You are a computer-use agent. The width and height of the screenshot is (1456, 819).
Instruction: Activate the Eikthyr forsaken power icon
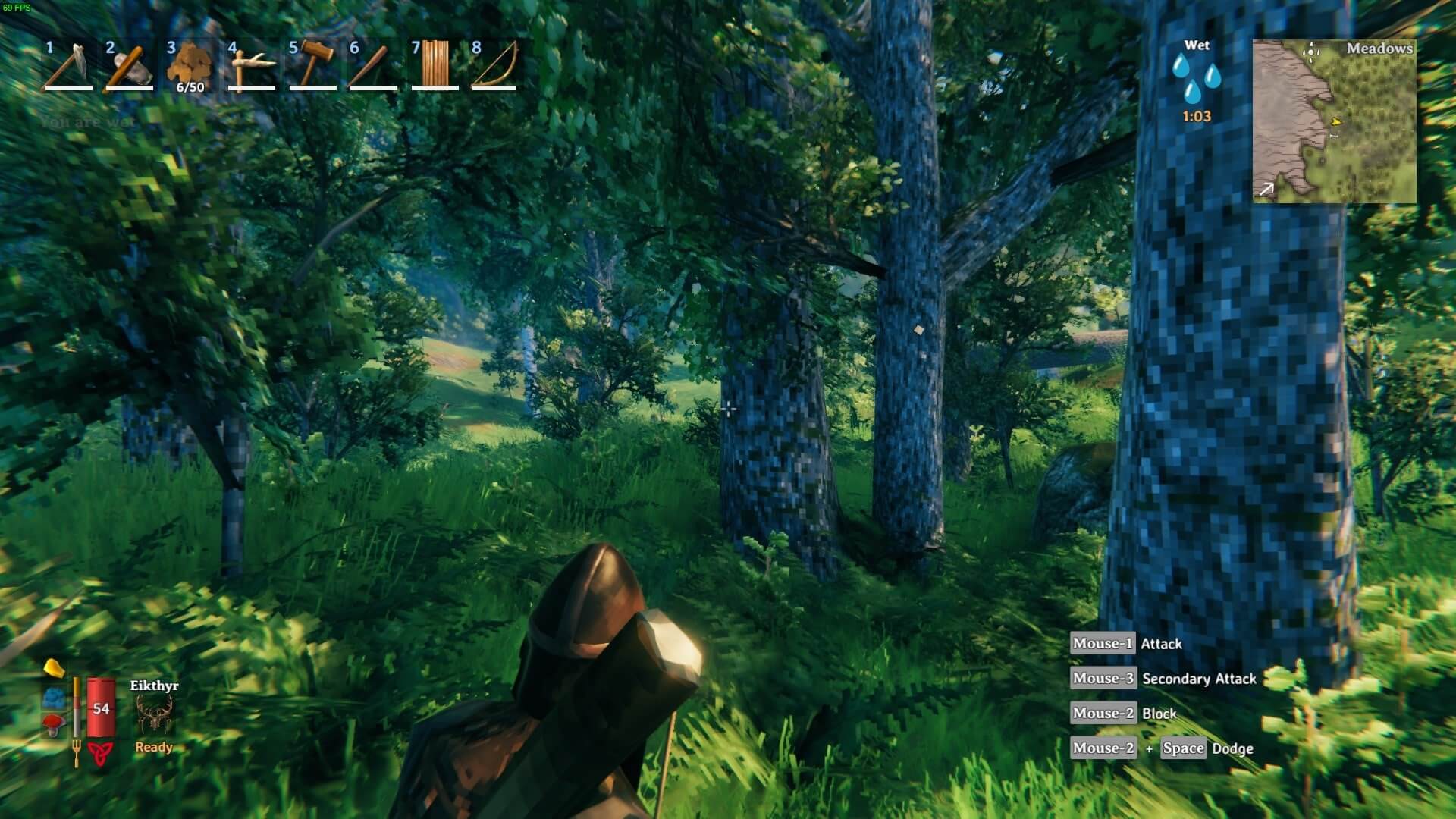point(154,714)
